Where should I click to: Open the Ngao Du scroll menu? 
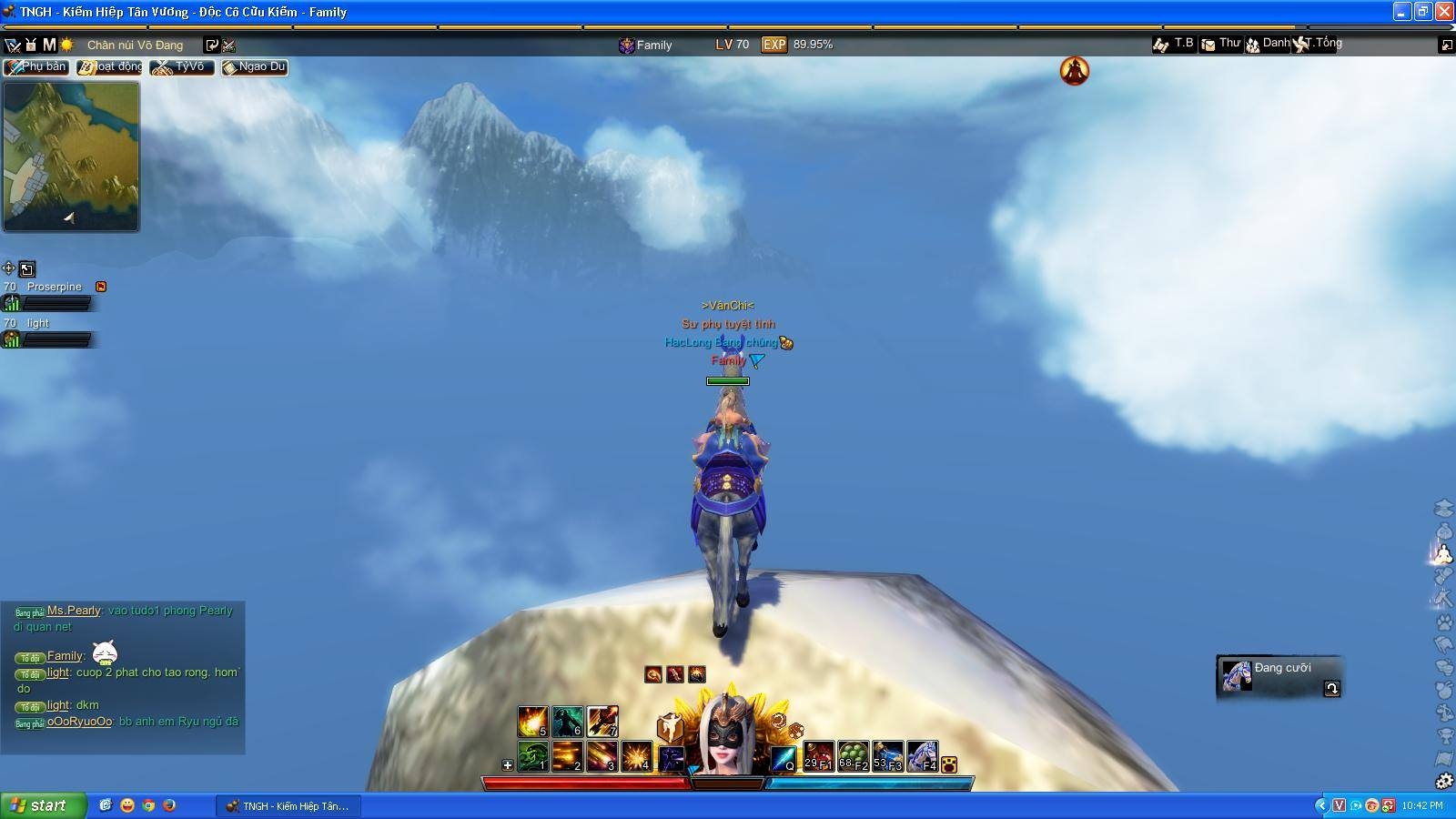255,67
